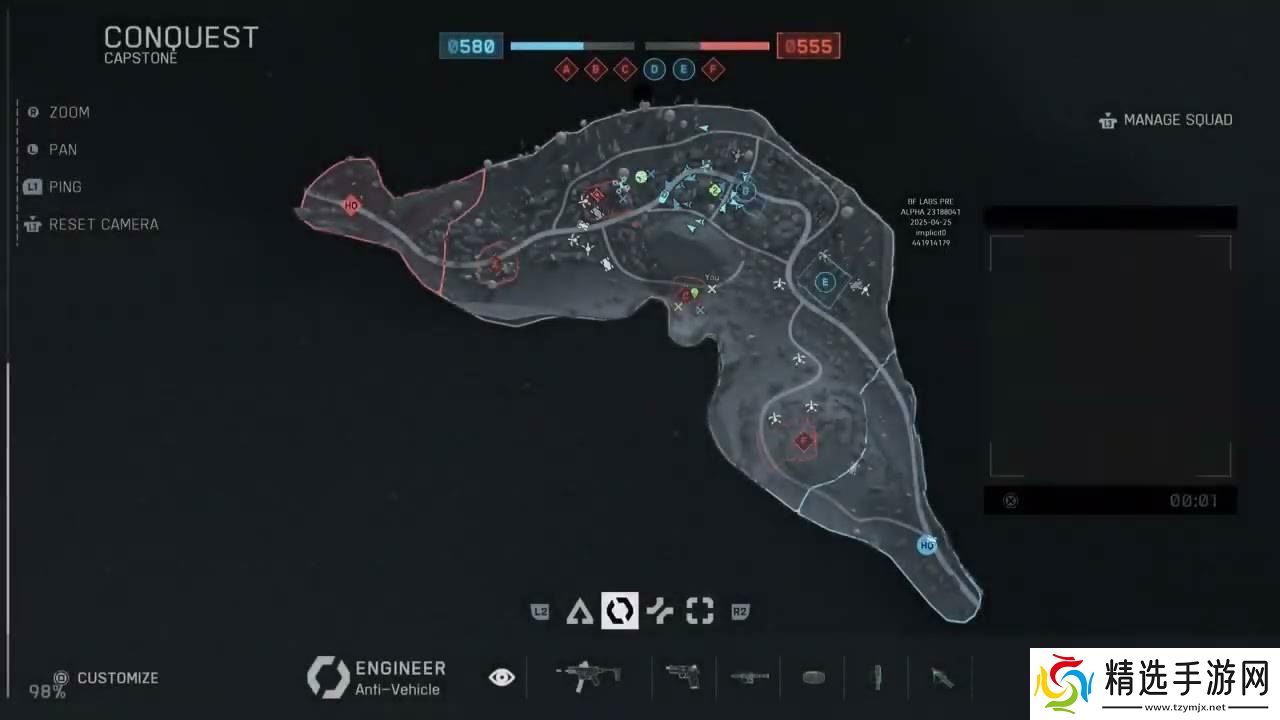1280x720 pixels.
Task: Select the primary SMG weapon slot
Action: (588, 677)
